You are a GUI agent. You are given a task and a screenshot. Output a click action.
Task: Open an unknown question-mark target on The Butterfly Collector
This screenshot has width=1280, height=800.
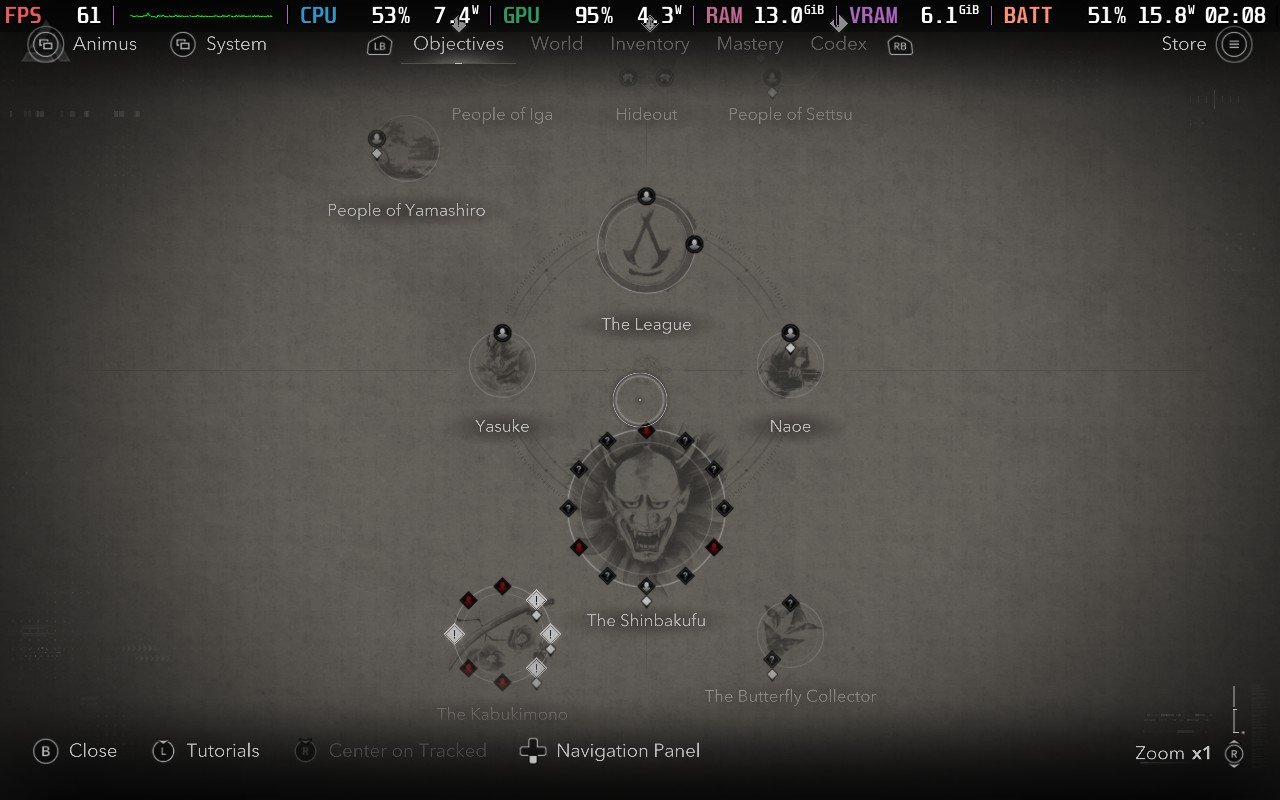click(x=790, y=602)
